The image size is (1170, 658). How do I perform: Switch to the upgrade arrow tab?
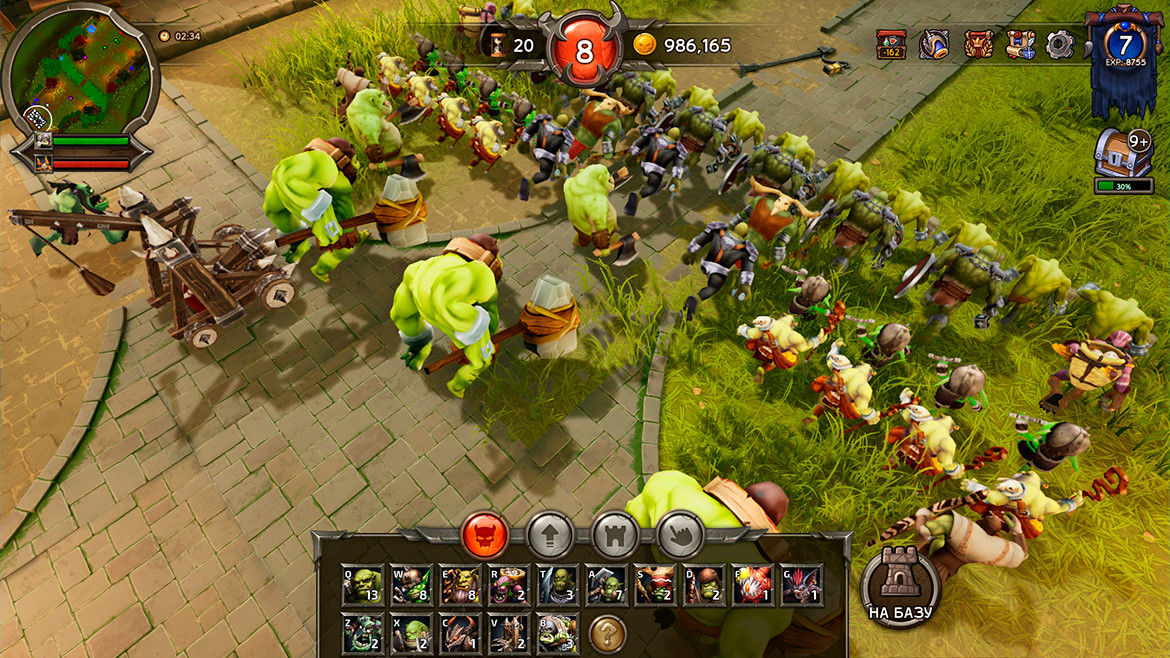[550, 536]
